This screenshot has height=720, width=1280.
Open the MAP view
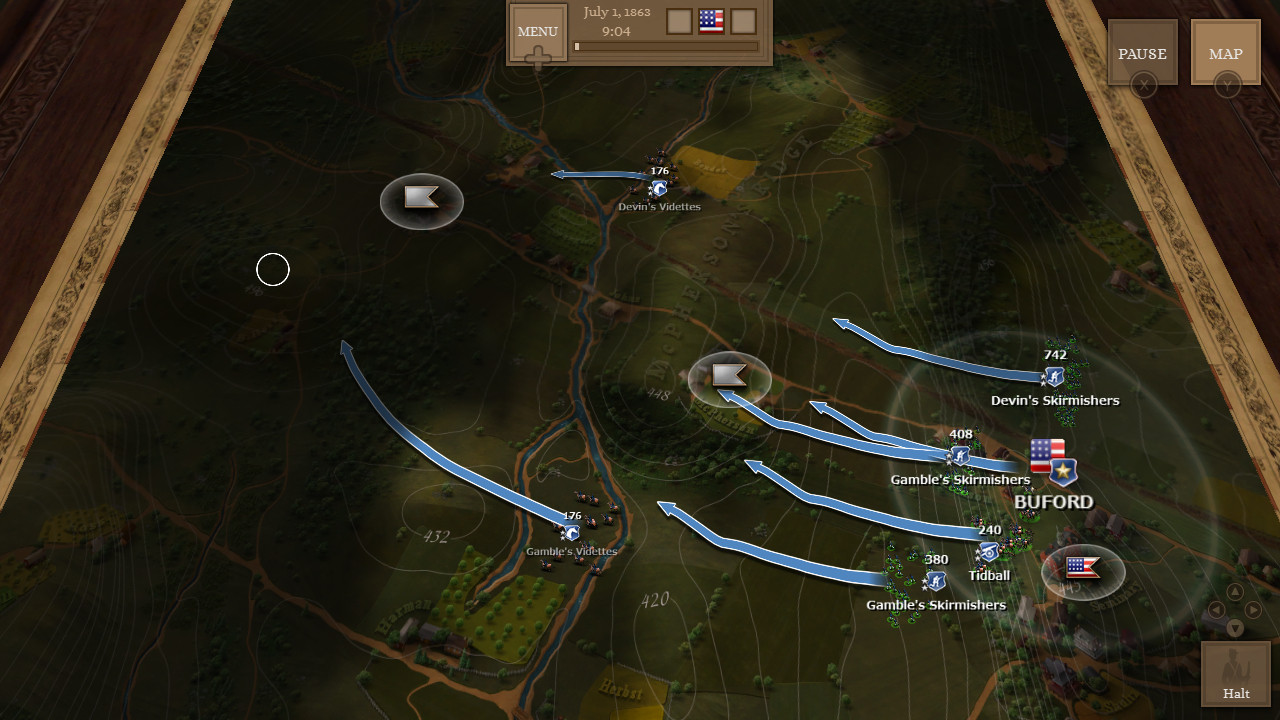tap(1225, 53)
